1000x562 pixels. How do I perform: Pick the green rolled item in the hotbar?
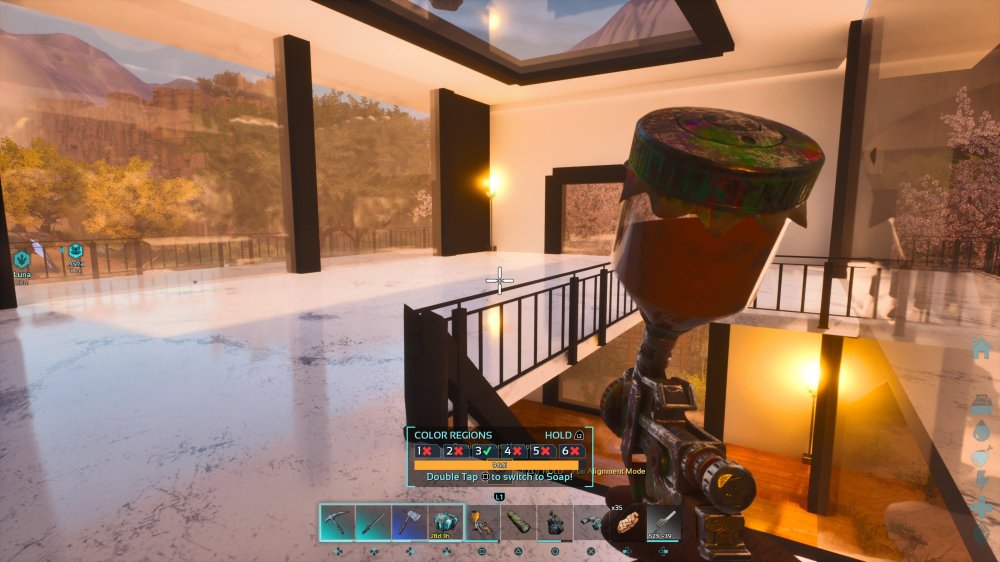point(518,522)
